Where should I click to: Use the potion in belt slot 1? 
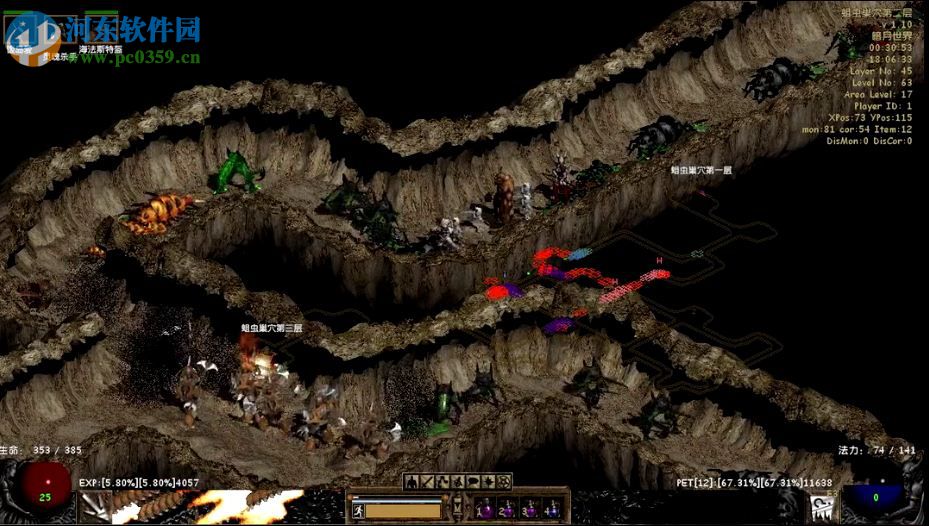click(482, 508)
